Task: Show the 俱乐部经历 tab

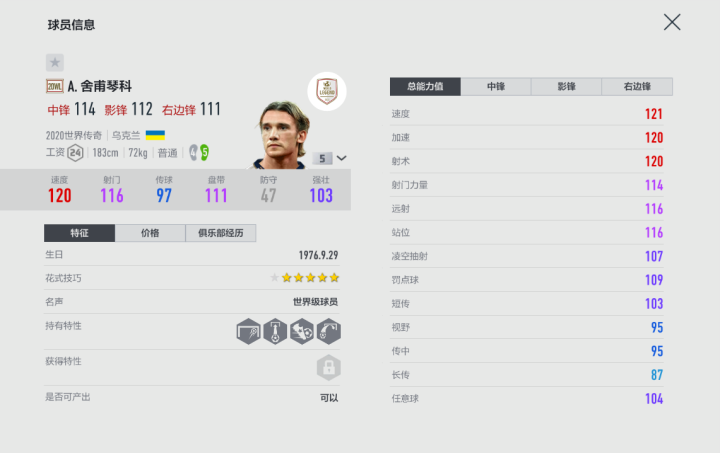Action: click(x=221, y=233)
